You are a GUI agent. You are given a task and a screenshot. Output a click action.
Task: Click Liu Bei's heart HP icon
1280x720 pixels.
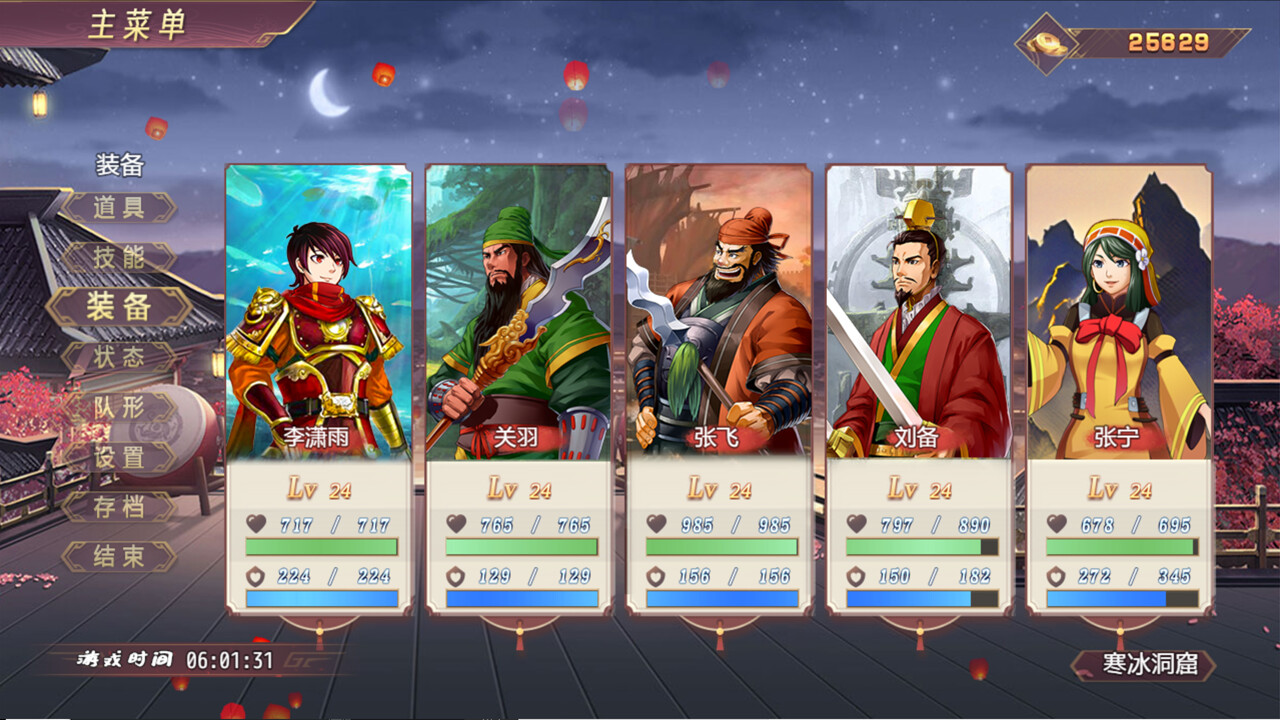(x=857, y=524)
